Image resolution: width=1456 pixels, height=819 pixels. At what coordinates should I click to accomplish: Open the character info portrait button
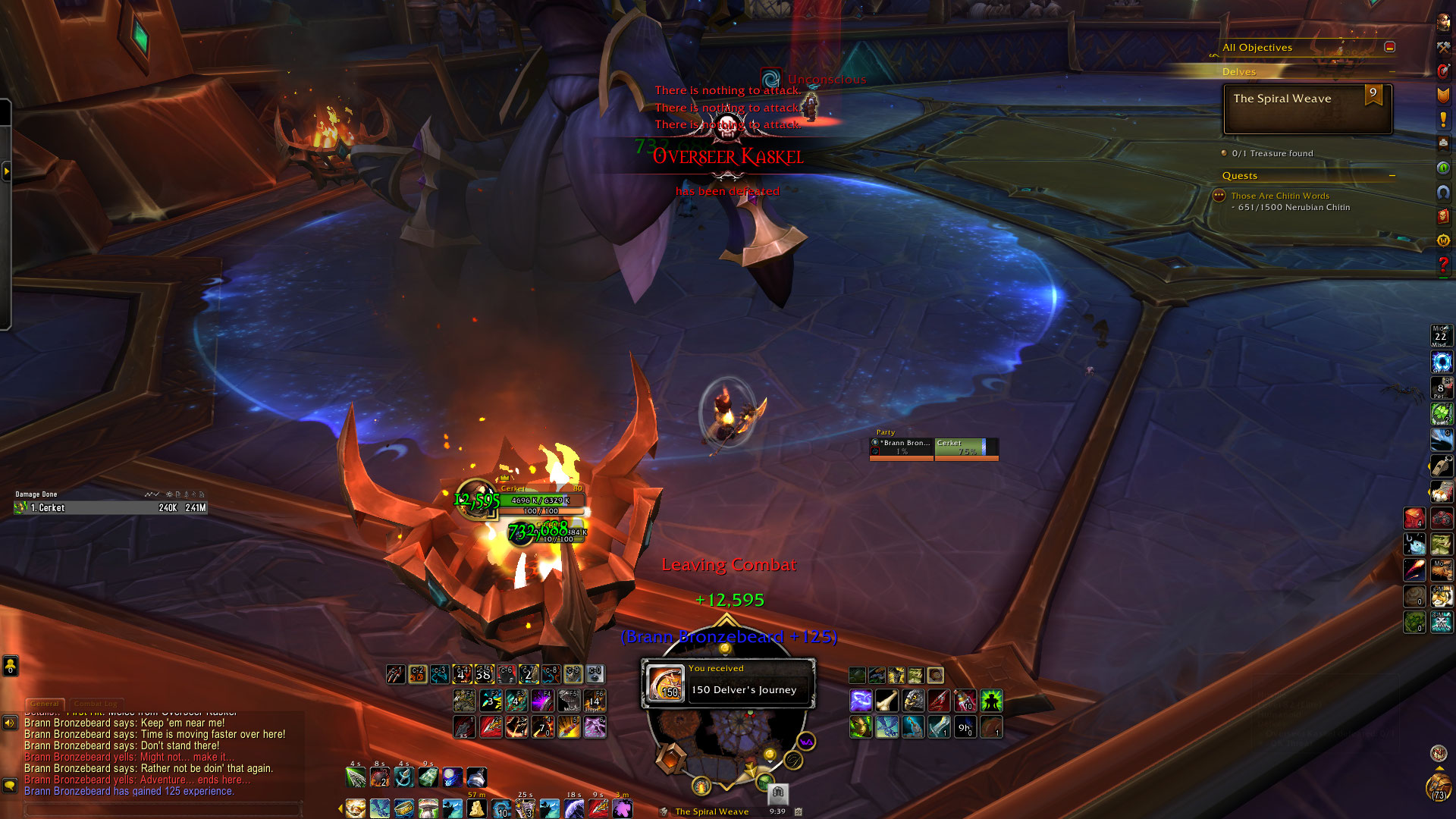pyautogui.click(x=1442, y=23)
